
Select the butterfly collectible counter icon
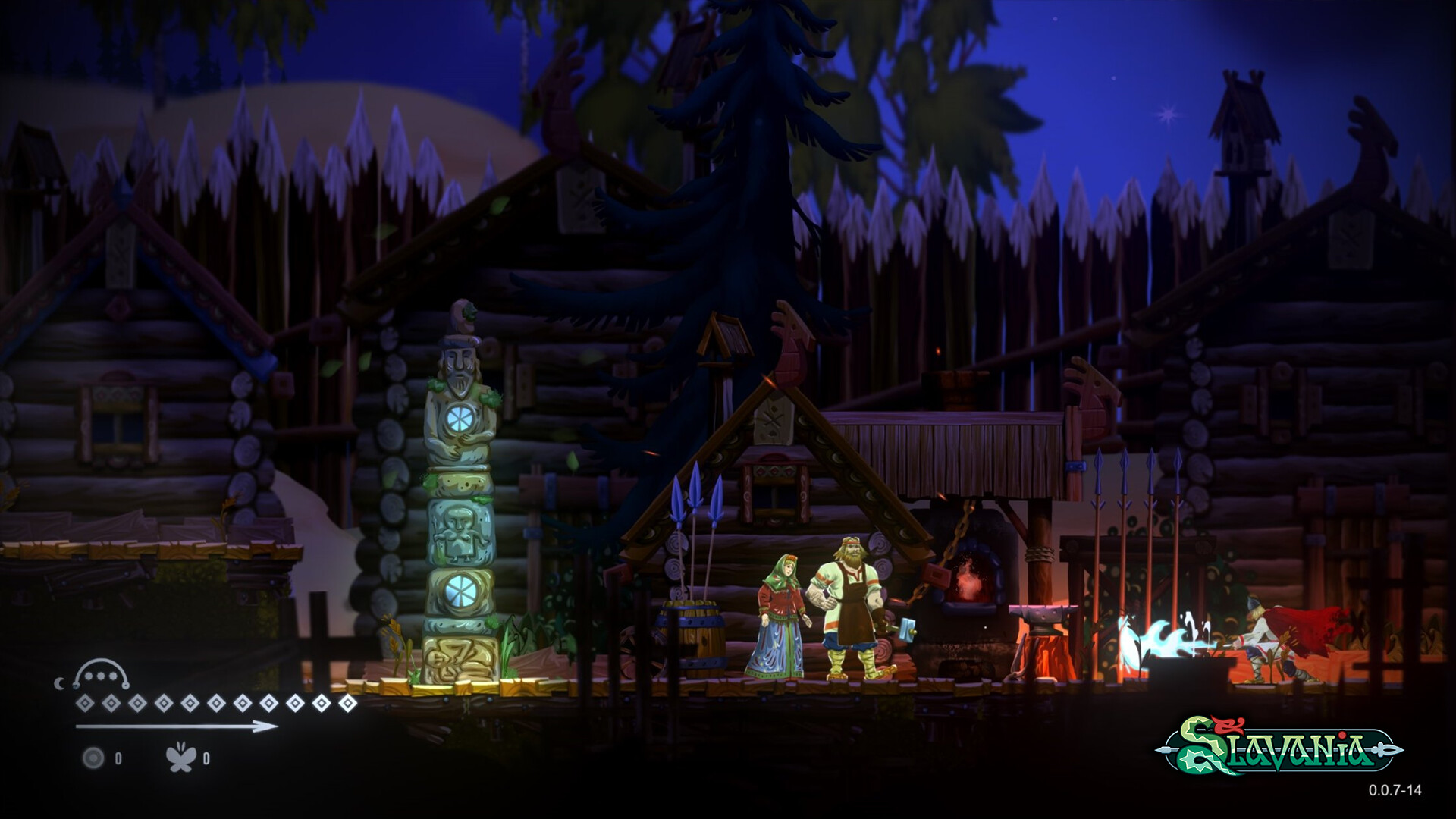tap(182, 758)
